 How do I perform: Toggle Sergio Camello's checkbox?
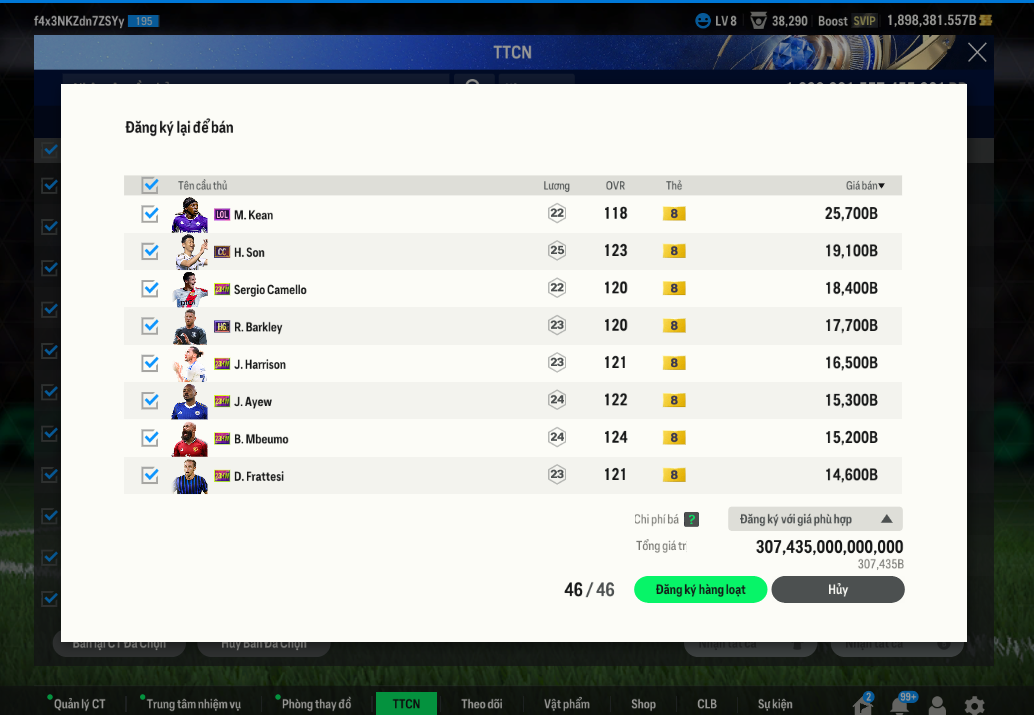(150, 289)
